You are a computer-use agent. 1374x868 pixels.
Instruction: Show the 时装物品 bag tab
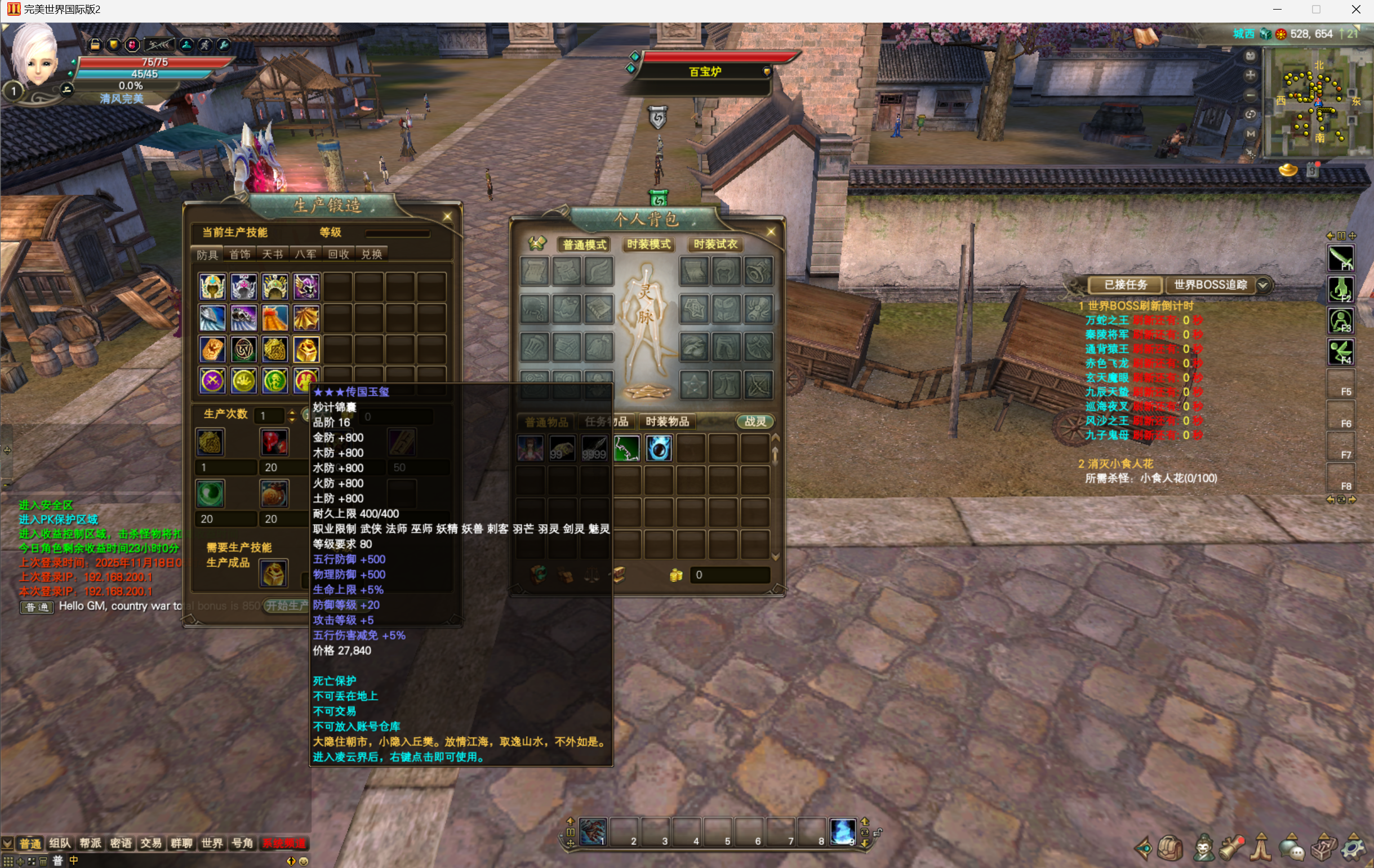click(x=667, y=422)
